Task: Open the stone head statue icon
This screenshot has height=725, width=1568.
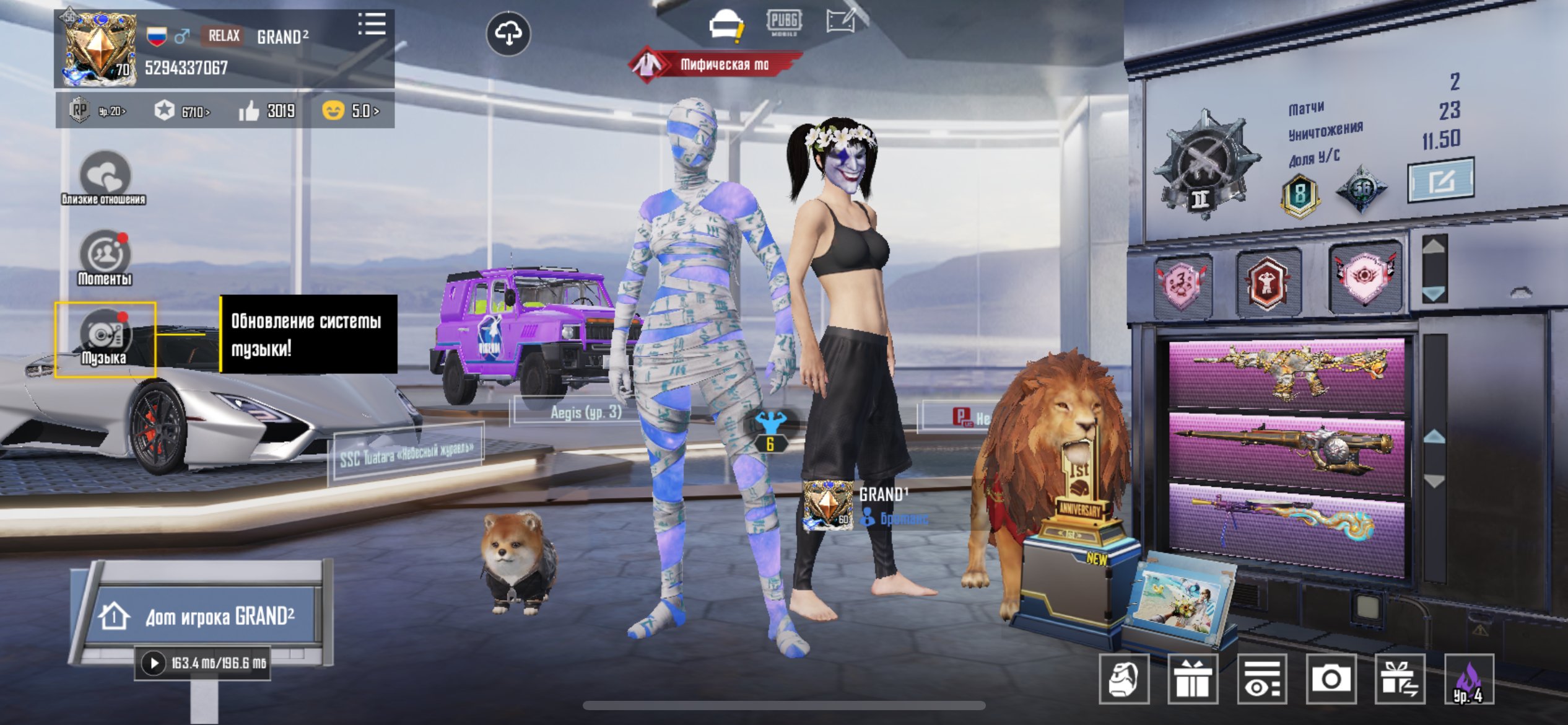Action: (1124, 679)
